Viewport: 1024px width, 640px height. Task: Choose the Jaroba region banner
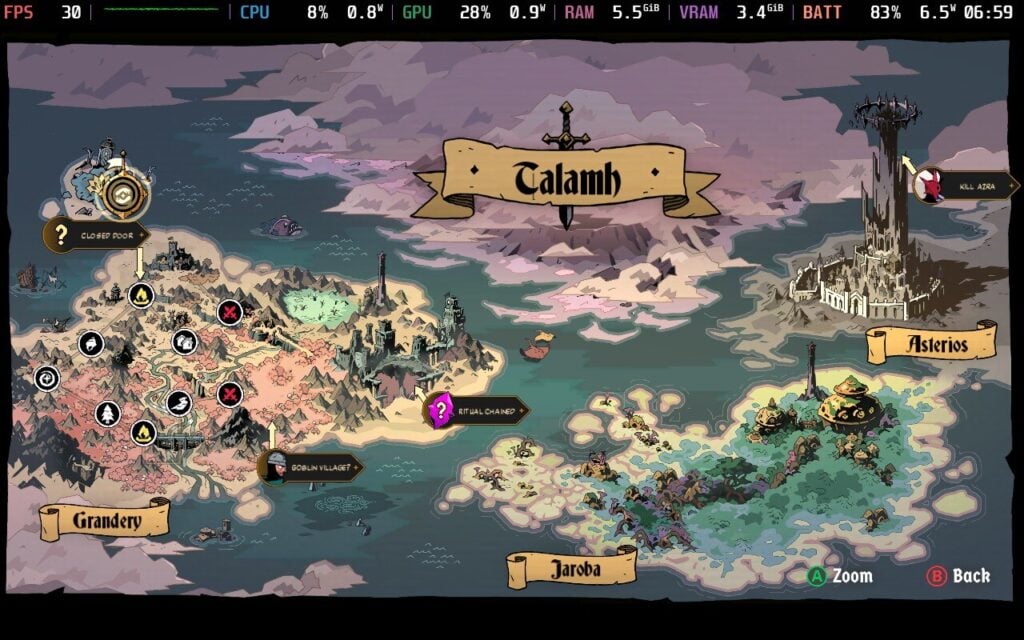coord(571,569)
